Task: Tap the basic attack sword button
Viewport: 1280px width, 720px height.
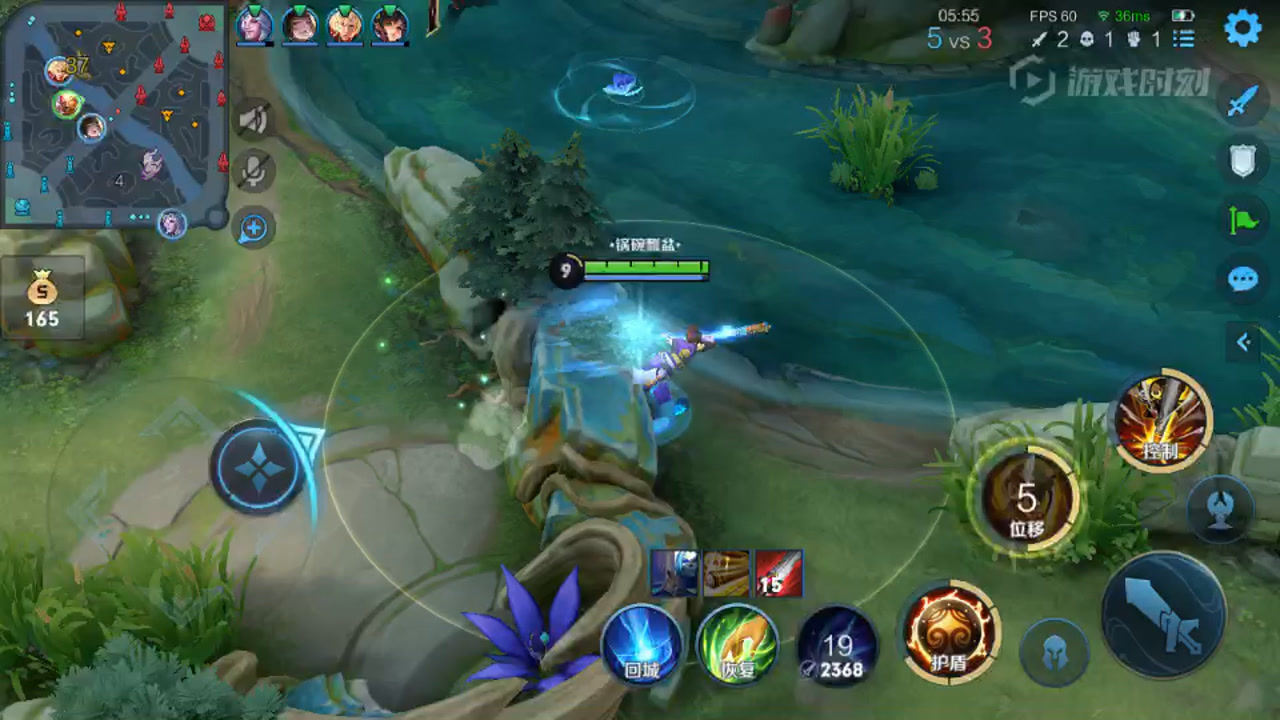Action: click(1163, 613)
